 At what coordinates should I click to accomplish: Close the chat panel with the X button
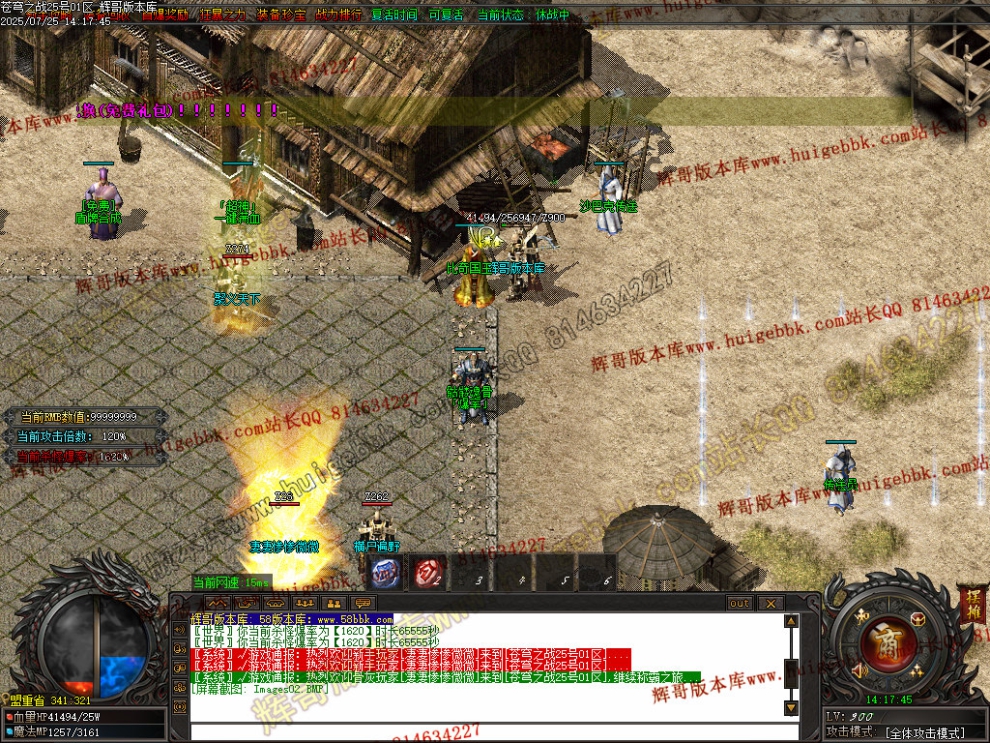(x=770, y=603)
